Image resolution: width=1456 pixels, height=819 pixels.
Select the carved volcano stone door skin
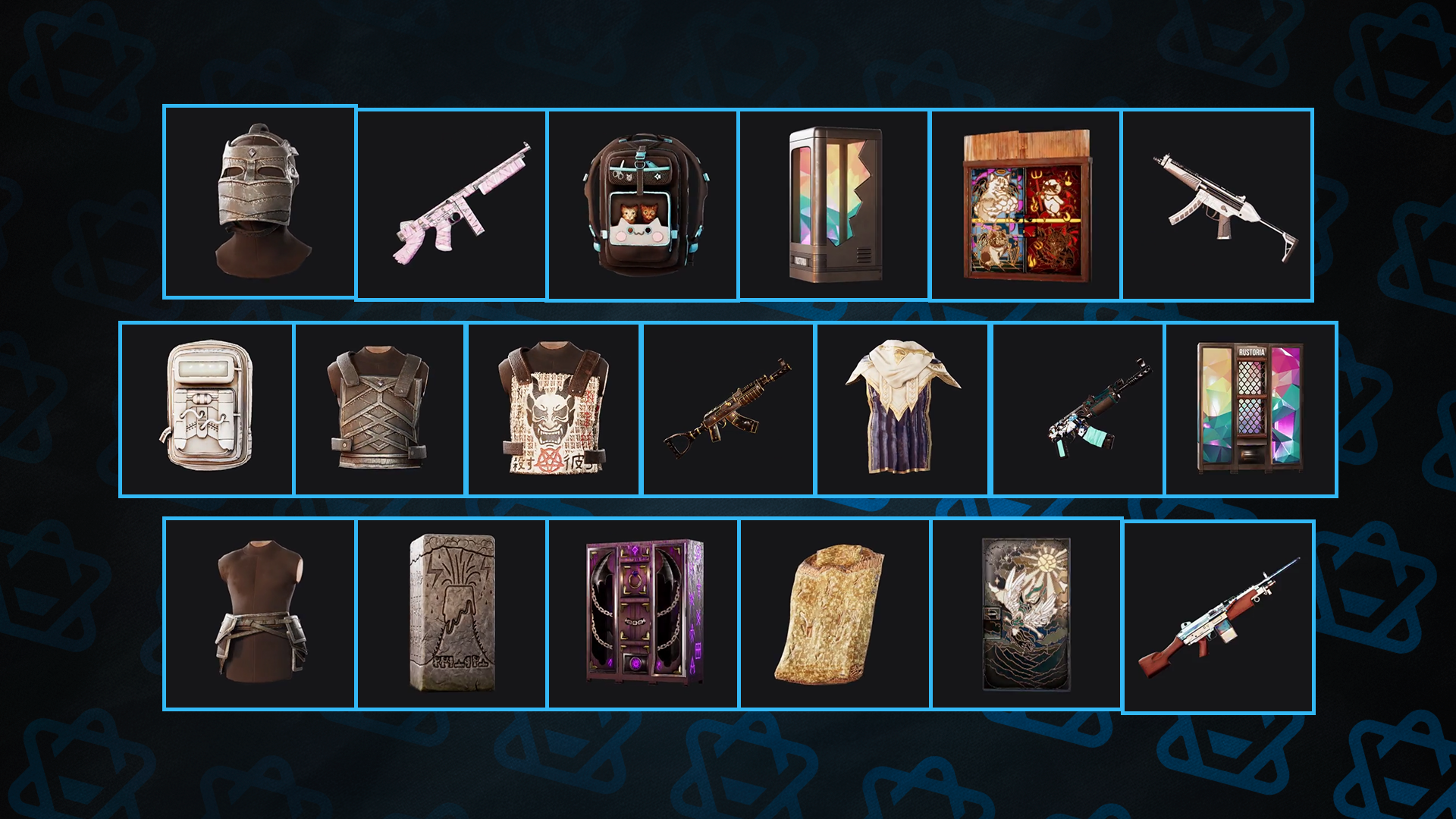click(x=451, y=613)
